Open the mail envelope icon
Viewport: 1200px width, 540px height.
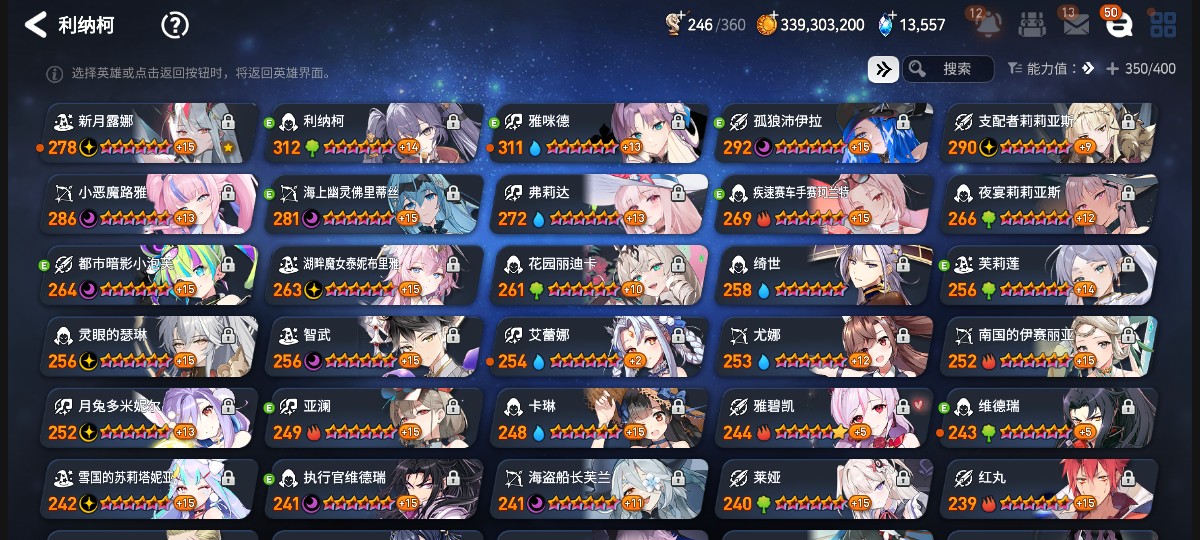(x=1076, y=24)
